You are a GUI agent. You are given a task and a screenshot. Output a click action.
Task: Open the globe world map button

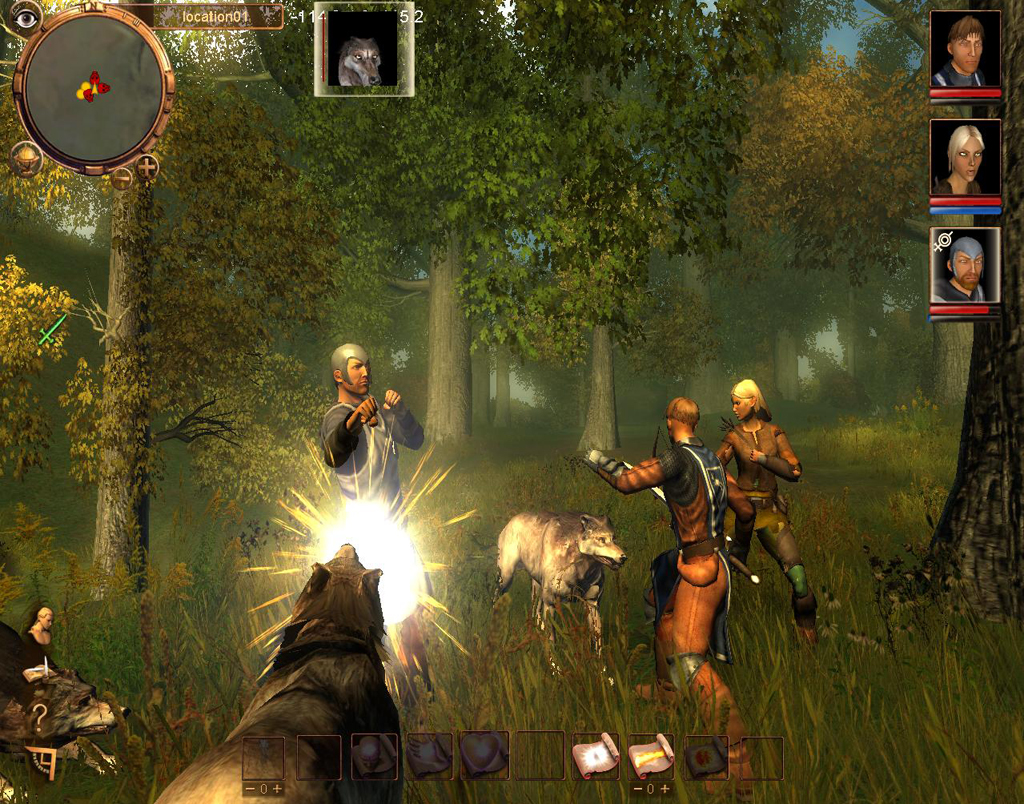pyautogui.click(x=26, y=158)
